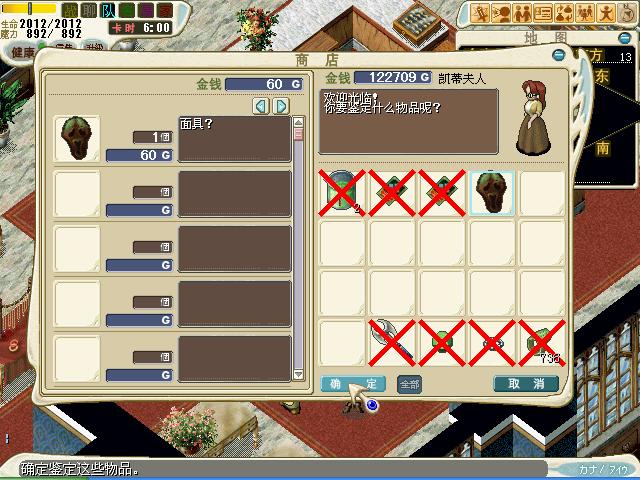The image size is (640, 480).
Task: Click the dancing figure action icon
Action: click(607, 12)
